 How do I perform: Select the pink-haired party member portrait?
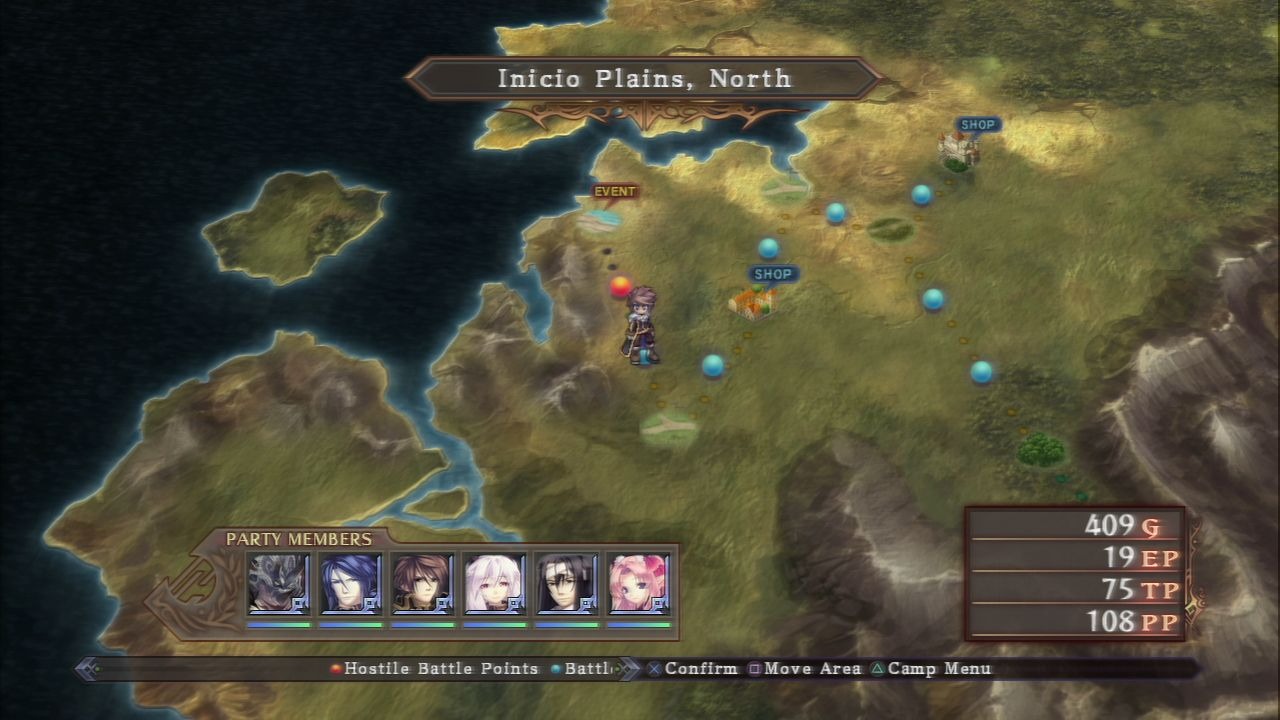638,583
